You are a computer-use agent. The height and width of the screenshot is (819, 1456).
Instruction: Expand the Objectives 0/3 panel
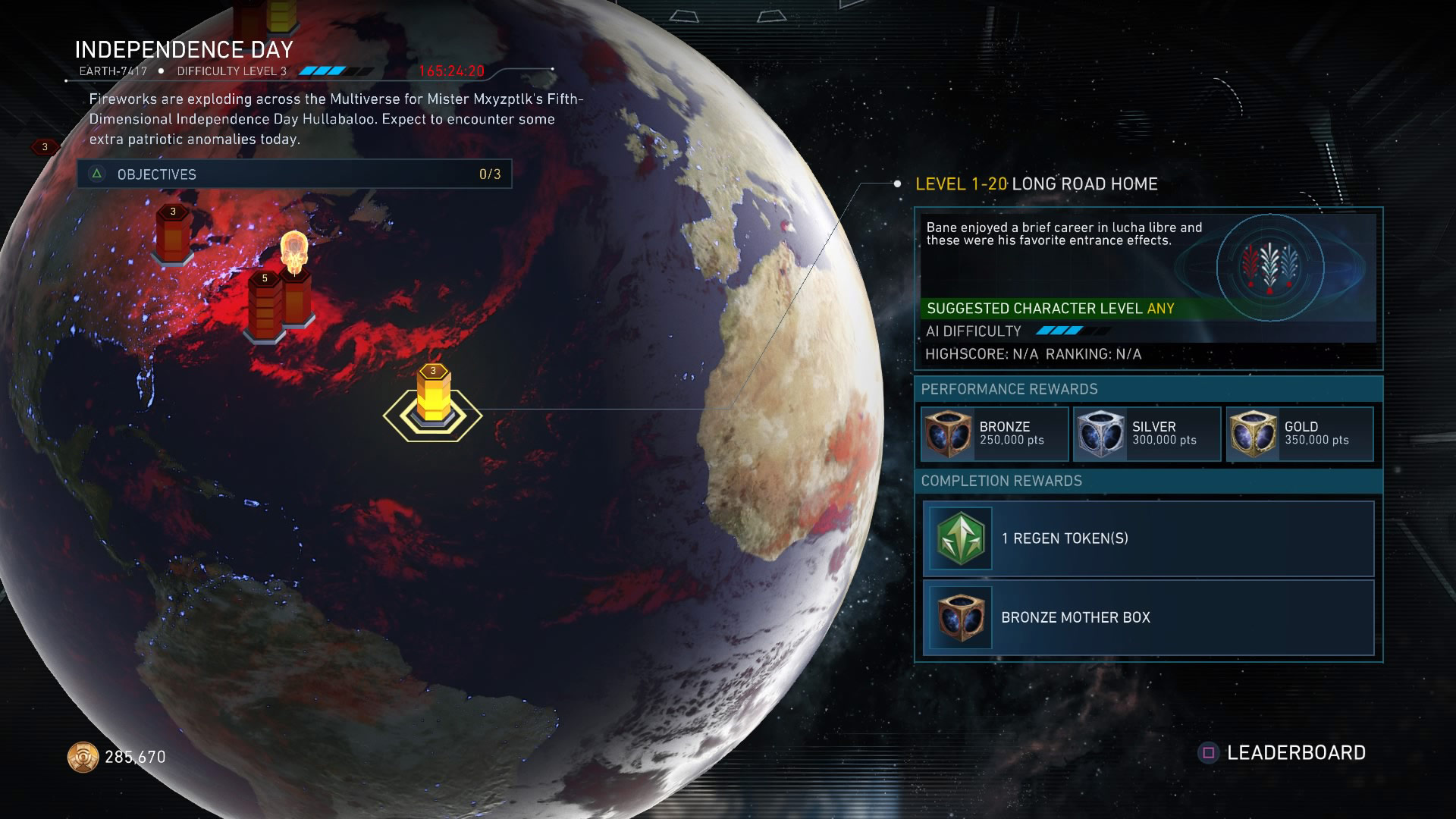296,174
